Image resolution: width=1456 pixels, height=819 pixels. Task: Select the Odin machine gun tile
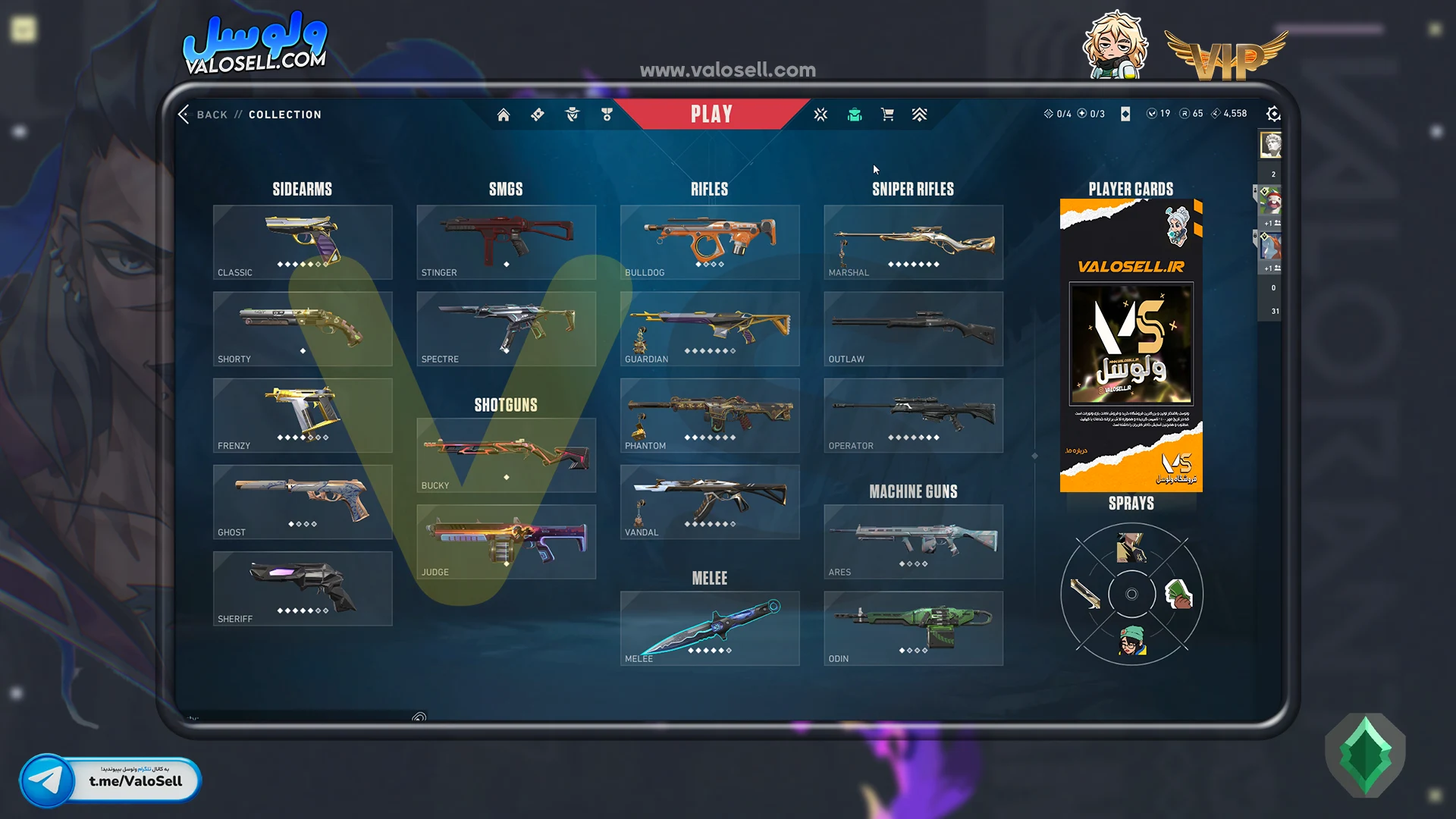(x=913, y=628)
